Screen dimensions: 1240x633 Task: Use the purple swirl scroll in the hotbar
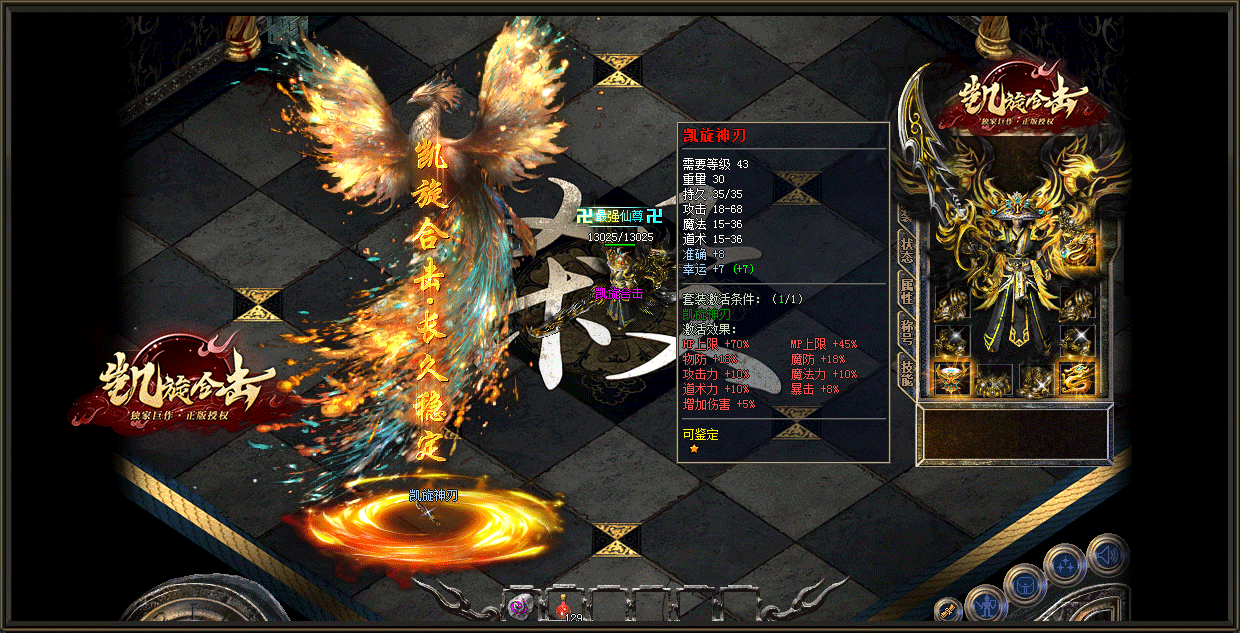click(521, 605)
